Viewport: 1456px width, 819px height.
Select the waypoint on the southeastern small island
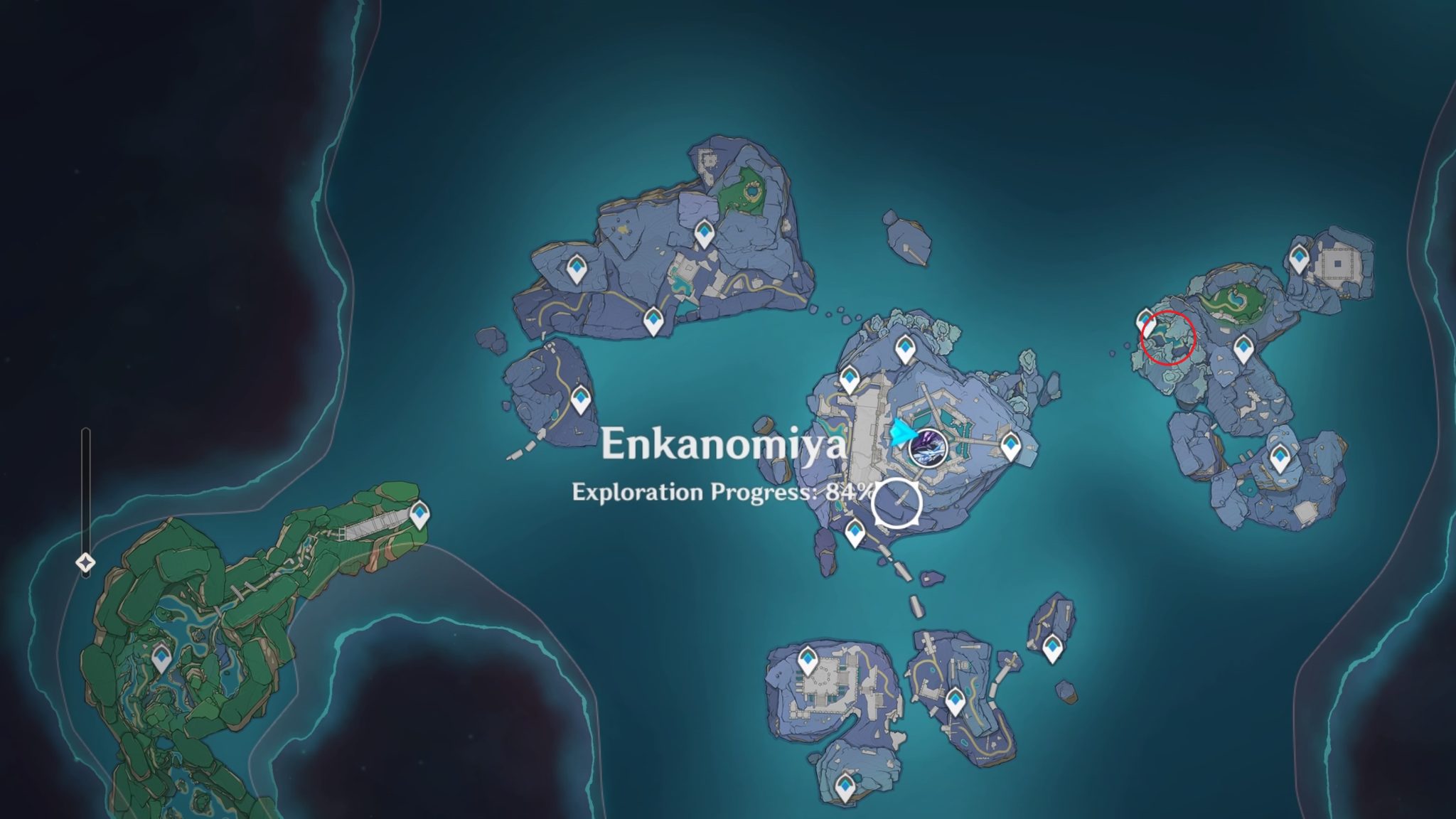1053,647
